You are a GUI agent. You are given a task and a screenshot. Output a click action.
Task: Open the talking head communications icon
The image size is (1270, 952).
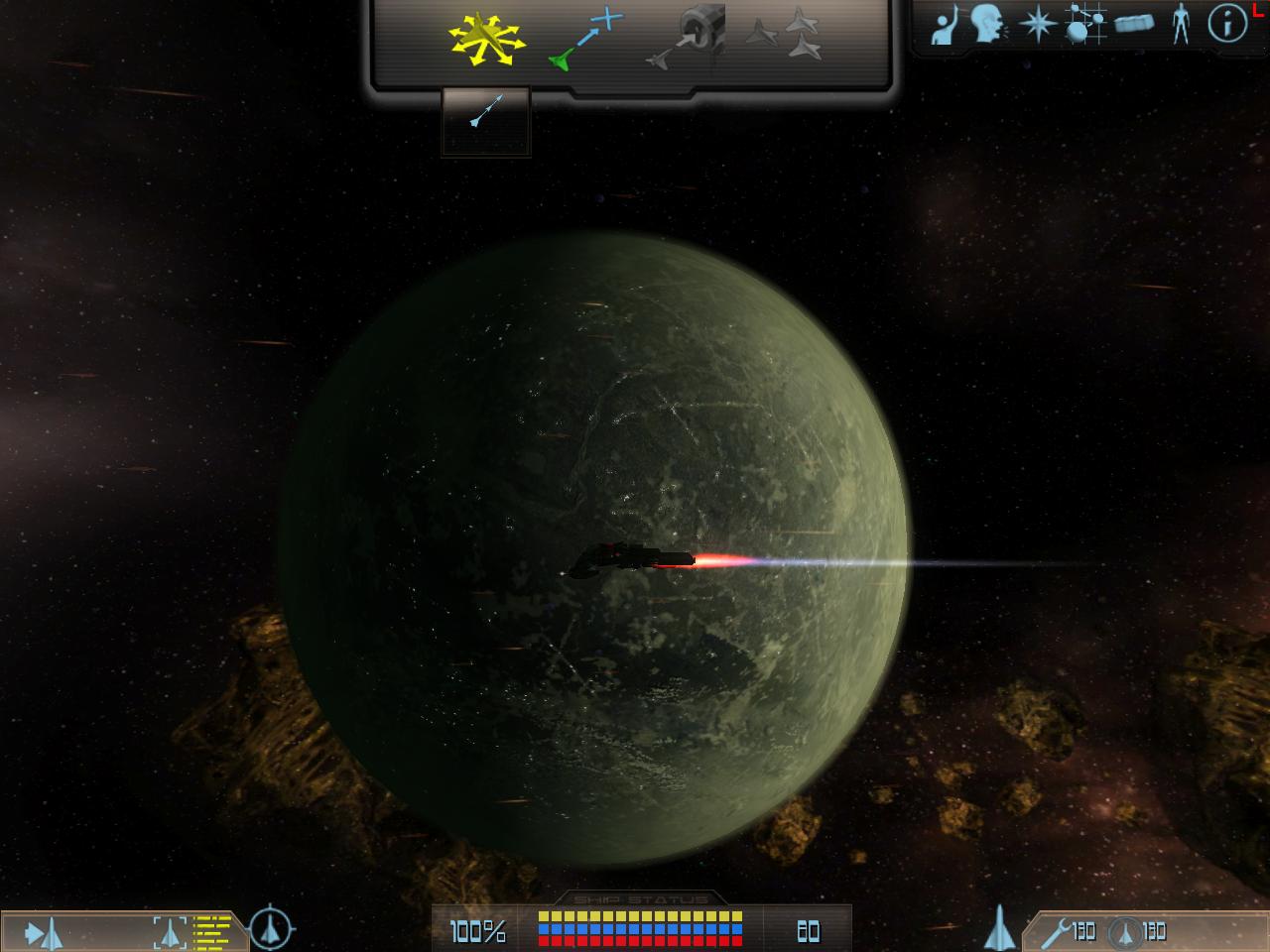tap(987, 25)
